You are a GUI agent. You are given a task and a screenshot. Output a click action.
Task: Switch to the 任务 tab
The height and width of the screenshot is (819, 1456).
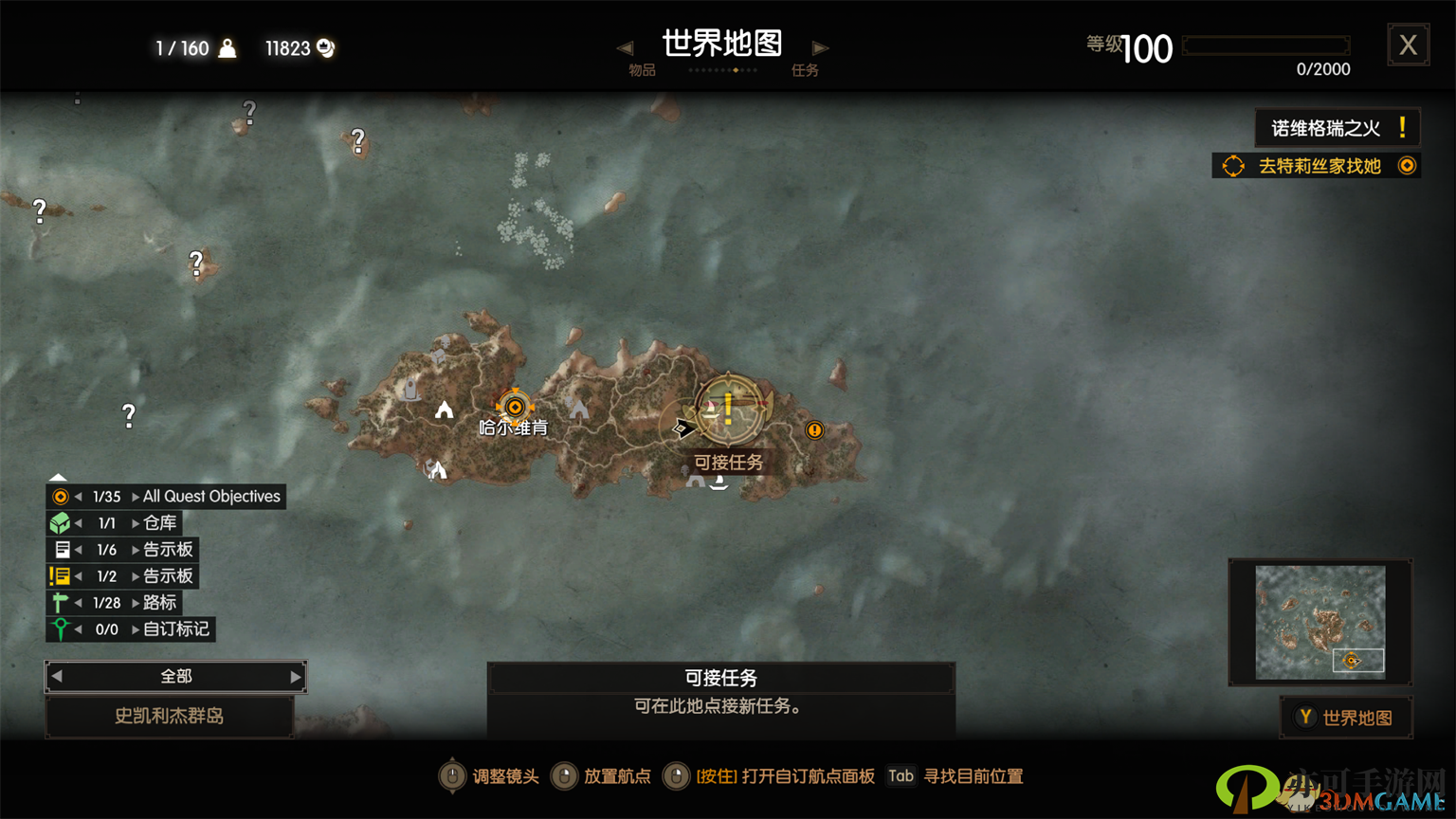coord(805,69)
